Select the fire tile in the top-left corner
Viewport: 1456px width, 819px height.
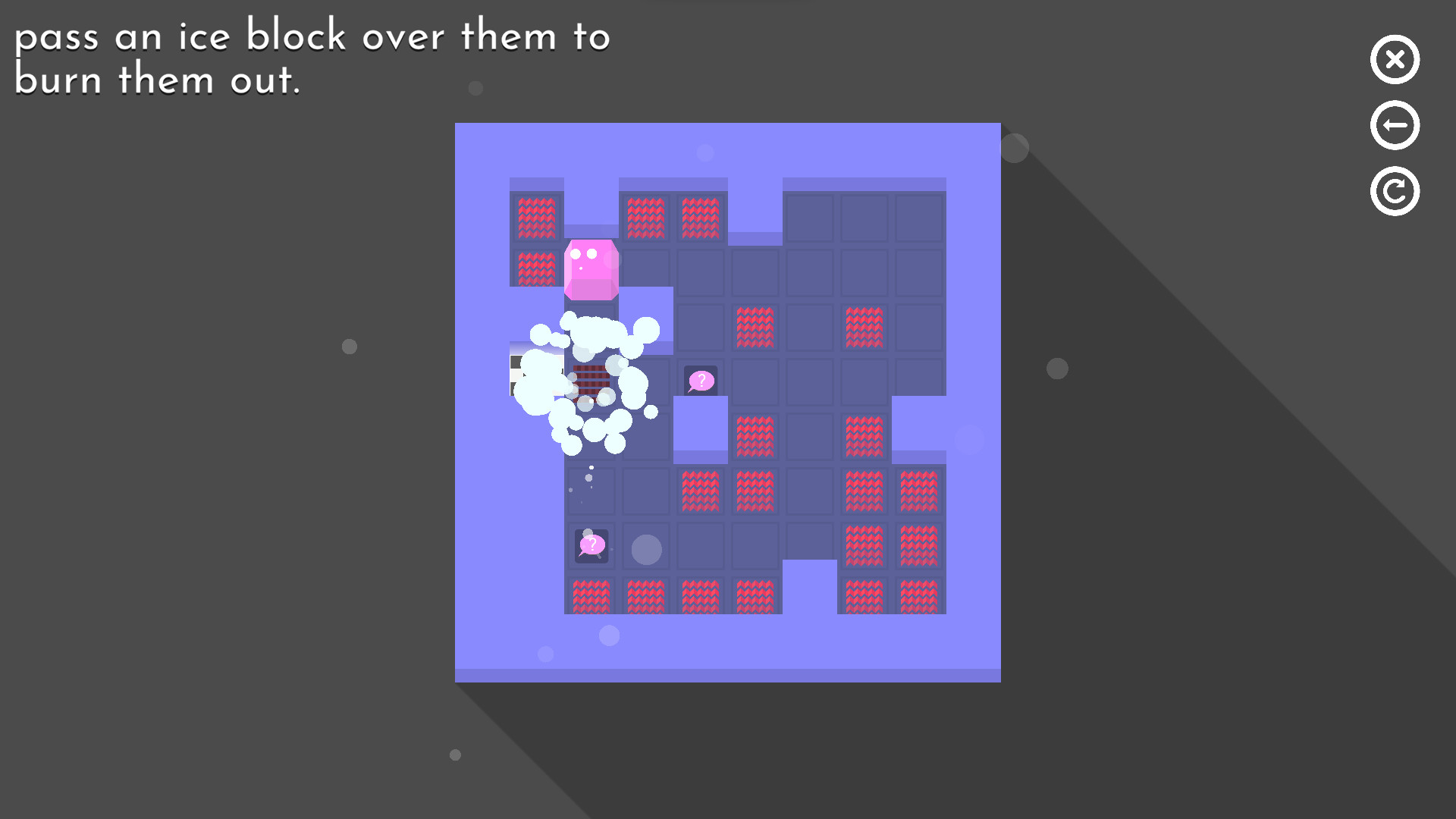click(536, 218)
